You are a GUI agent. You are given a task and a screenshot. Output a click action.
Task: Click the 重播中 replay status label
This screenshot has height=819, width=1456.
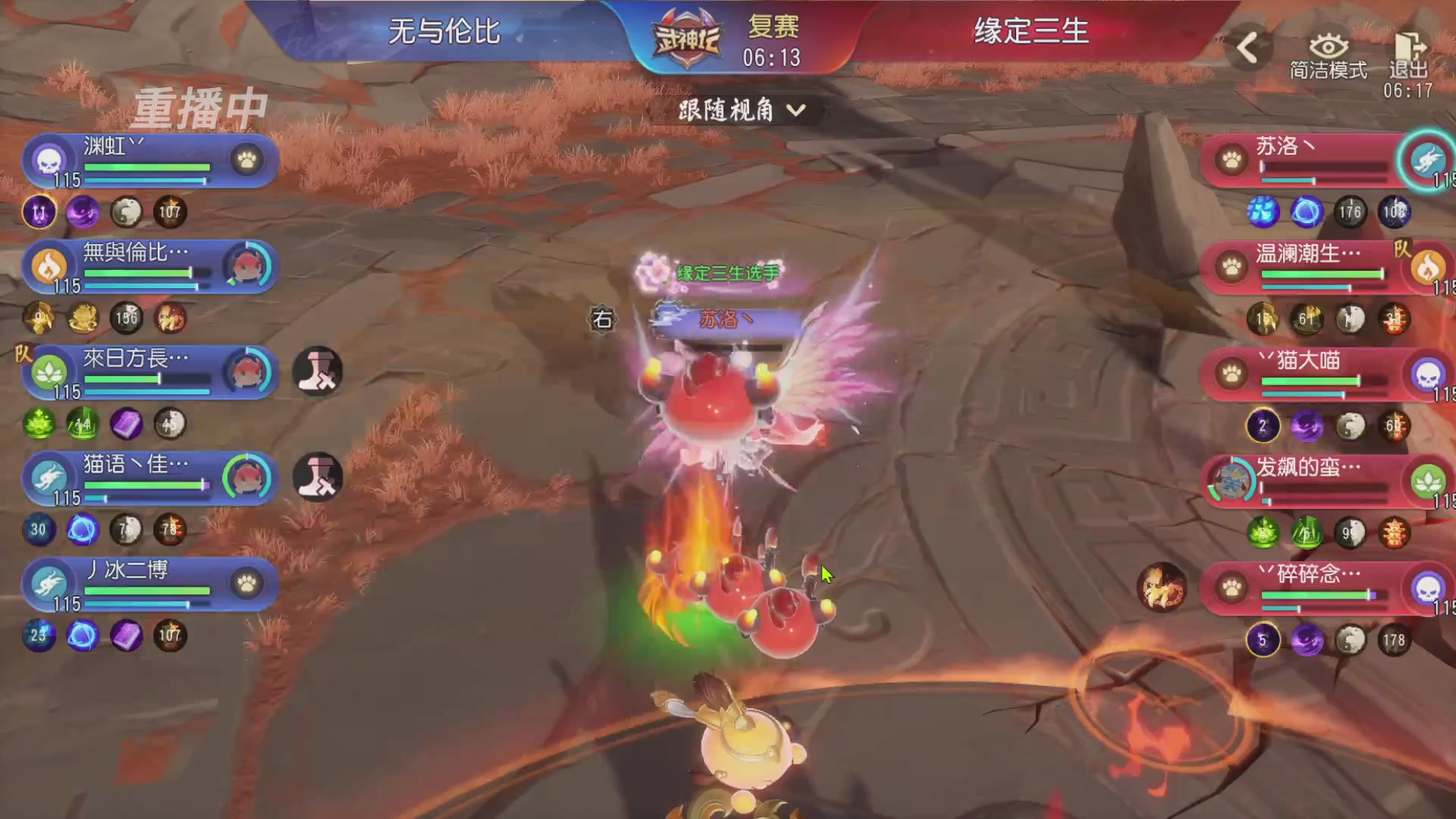coord(201,108)
